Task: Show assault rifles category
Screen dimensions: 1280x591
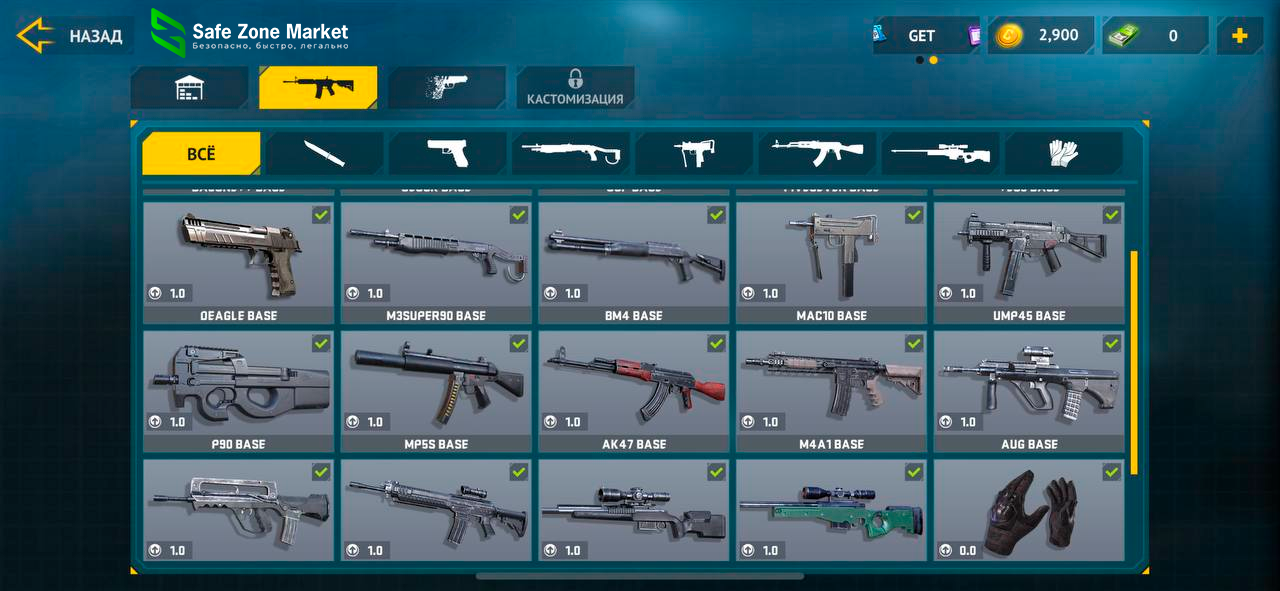Action: click(817, 154)
